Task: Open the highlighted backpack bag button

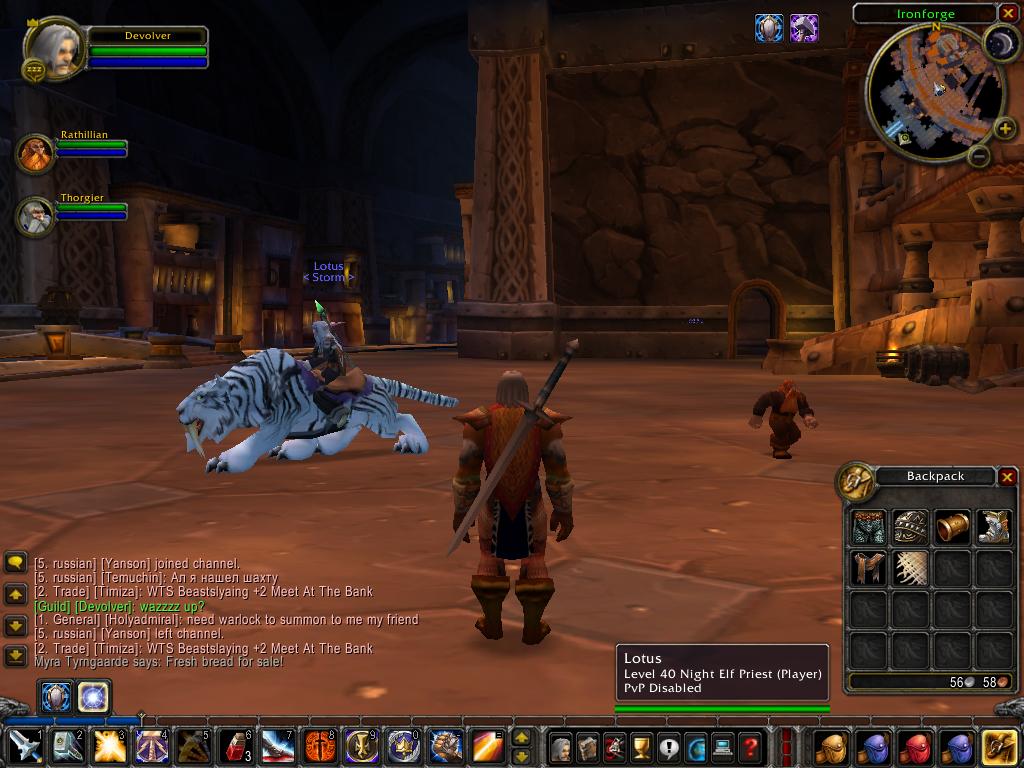Action: tap(1000, 746)
